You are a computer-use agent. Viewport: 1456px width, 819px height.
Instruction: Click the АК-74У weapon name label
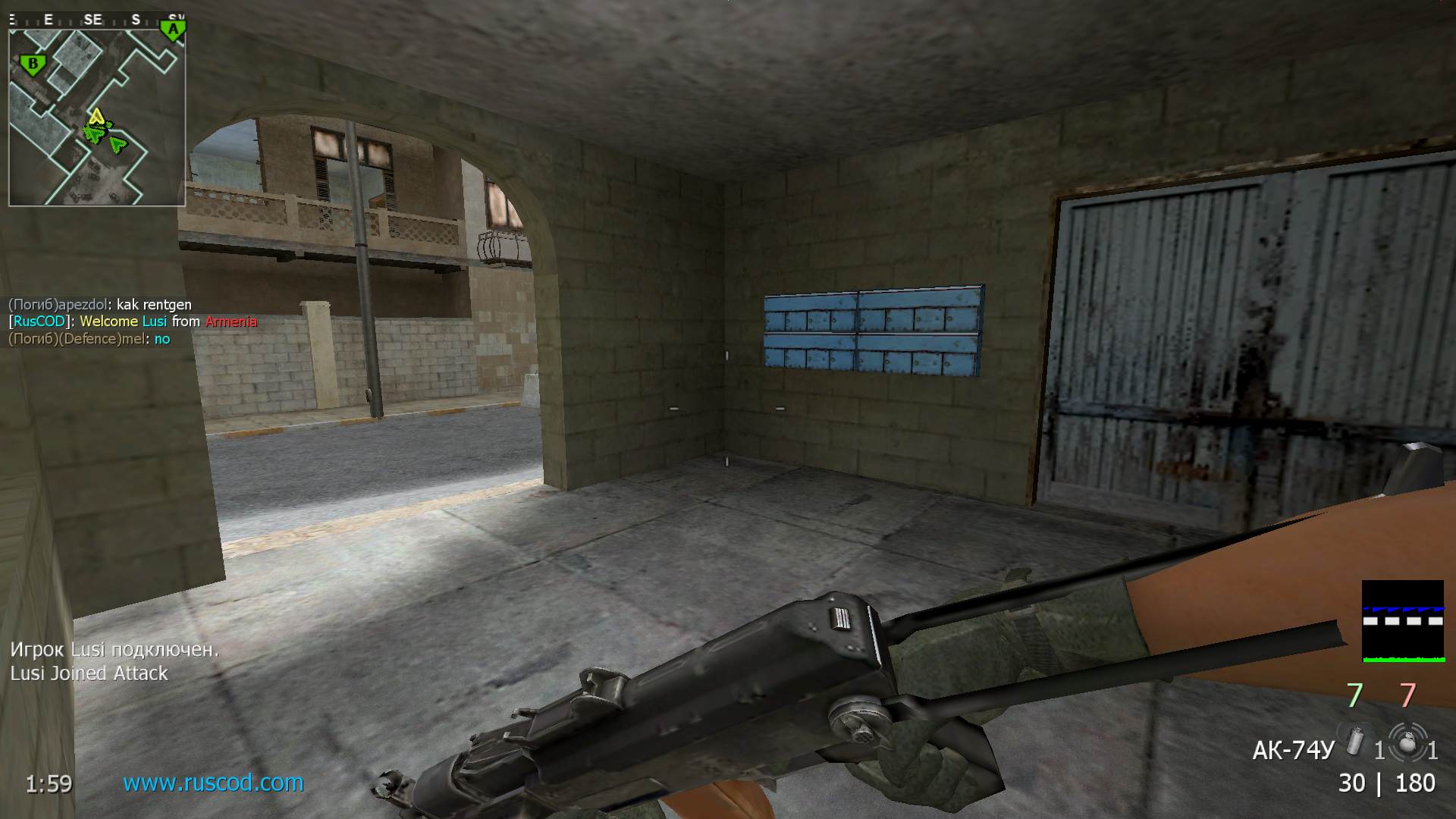click(x=1292, y=750)
